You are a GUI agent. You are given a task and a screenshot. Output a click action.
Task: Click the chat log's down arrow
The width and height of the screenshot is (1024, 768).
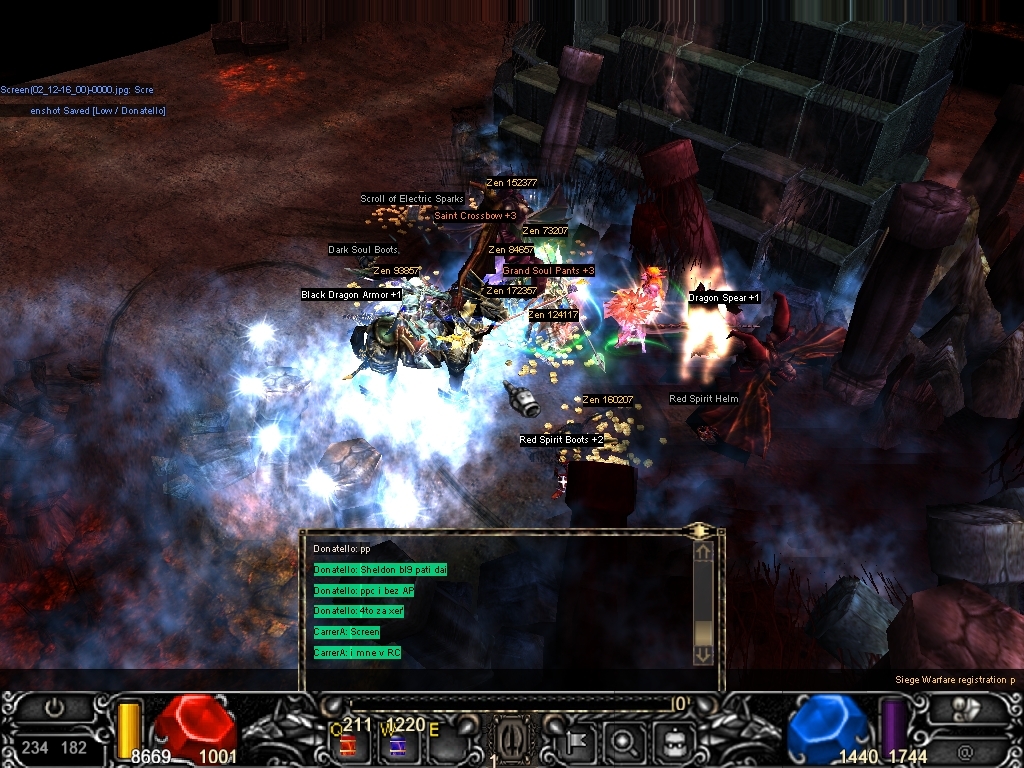pos(703,654)
